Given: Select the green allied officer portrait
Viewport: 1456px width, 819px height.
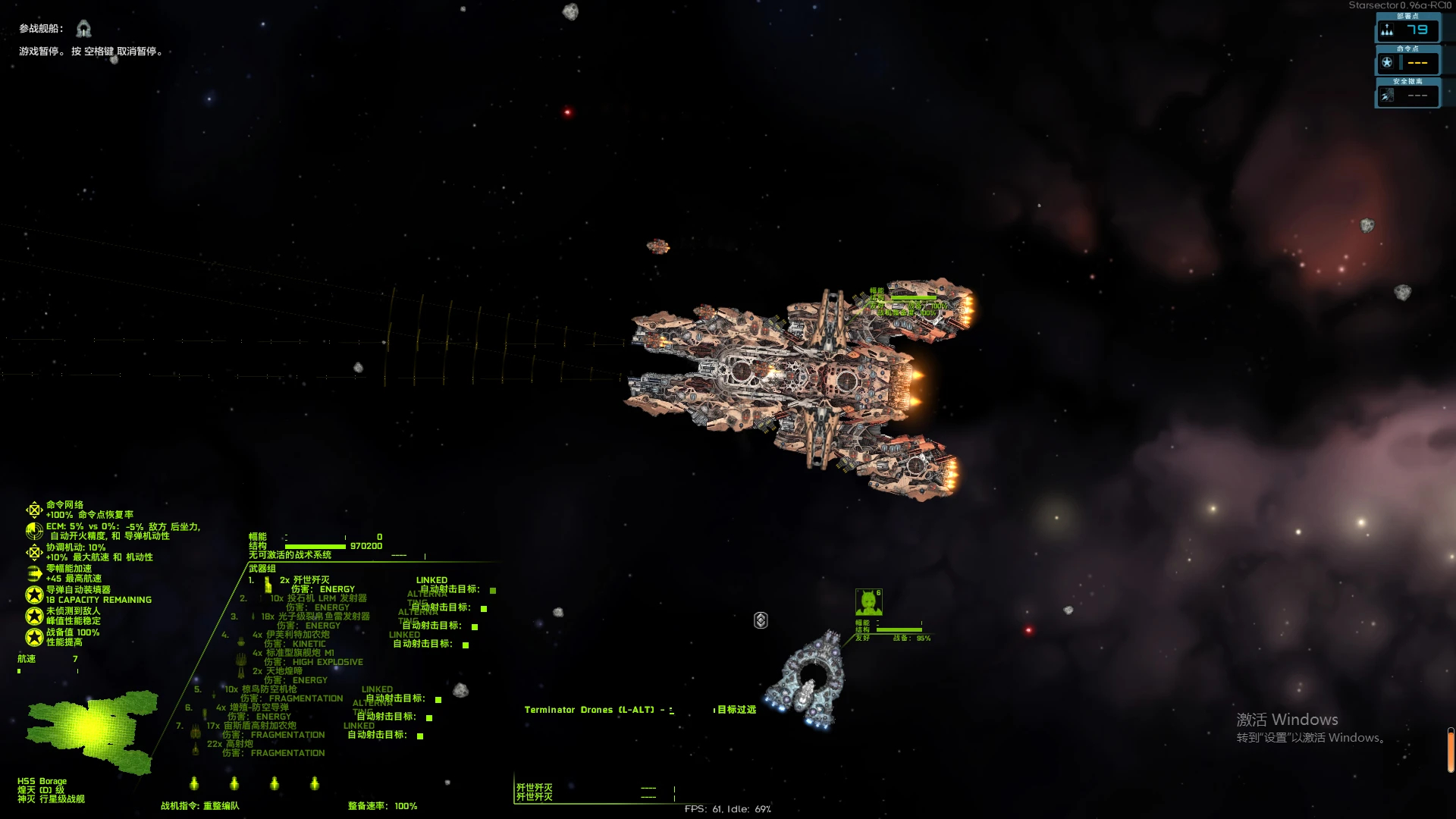Looking at the screenshot, I should click(x=868, y=602).
